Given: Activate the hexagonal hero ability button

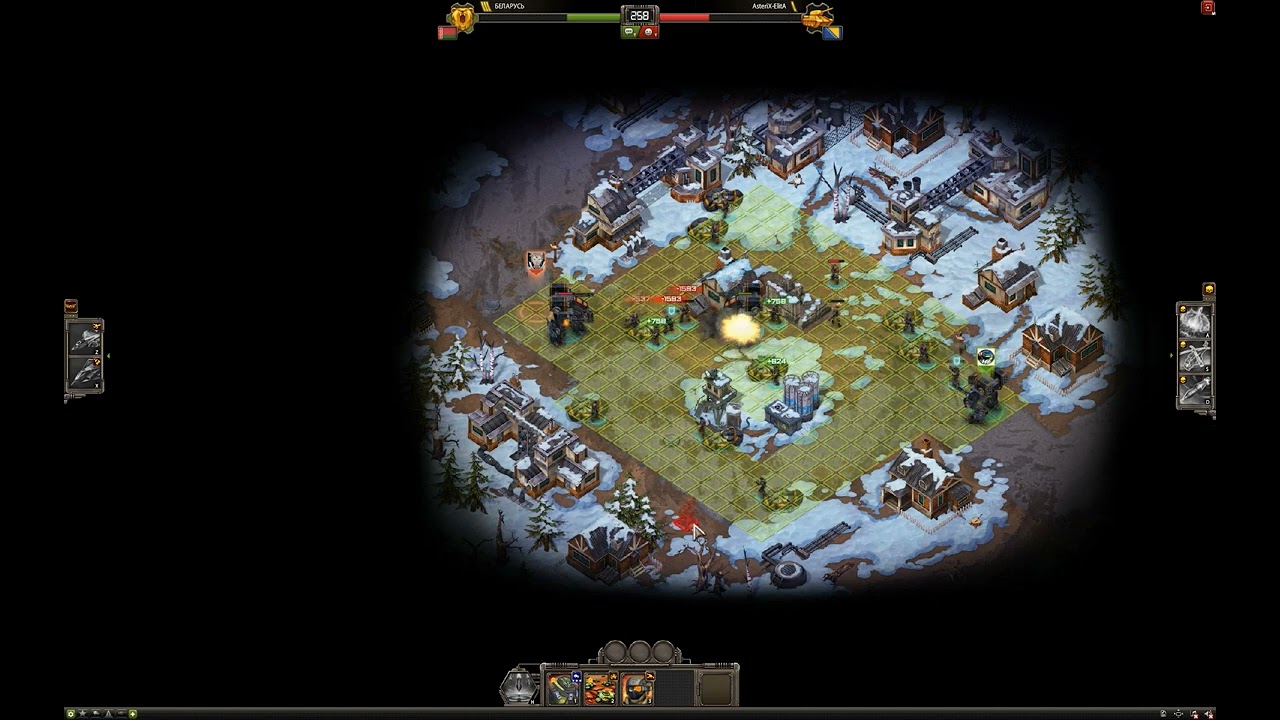Looking at the screenshot, I should coord(519,686).
